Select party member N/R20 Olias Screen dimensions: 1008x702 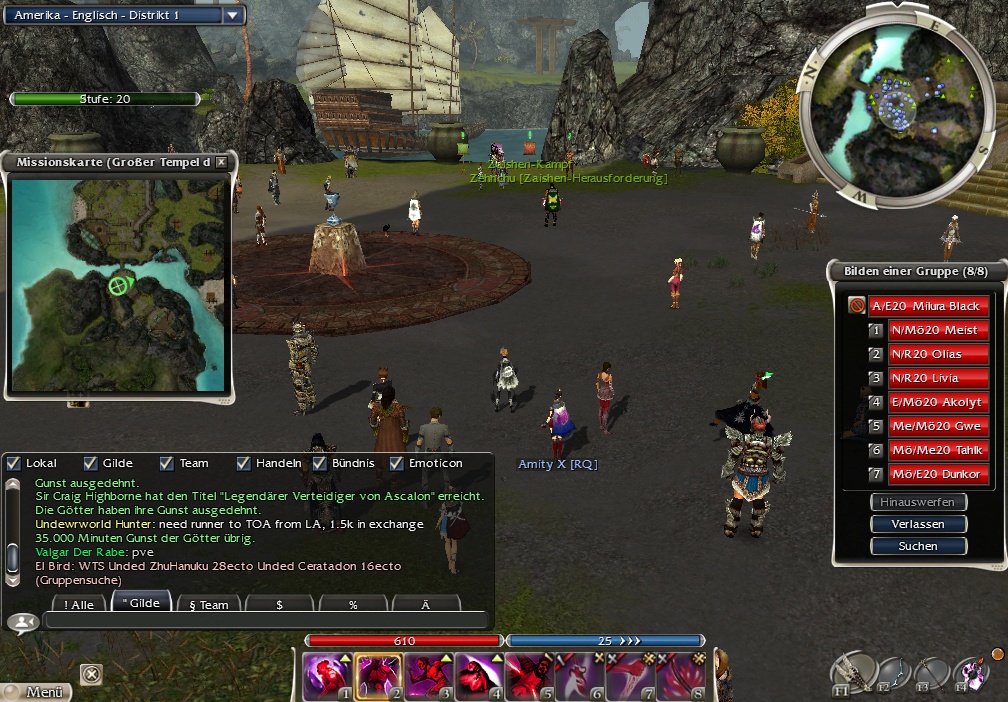(x=938, y=354)
